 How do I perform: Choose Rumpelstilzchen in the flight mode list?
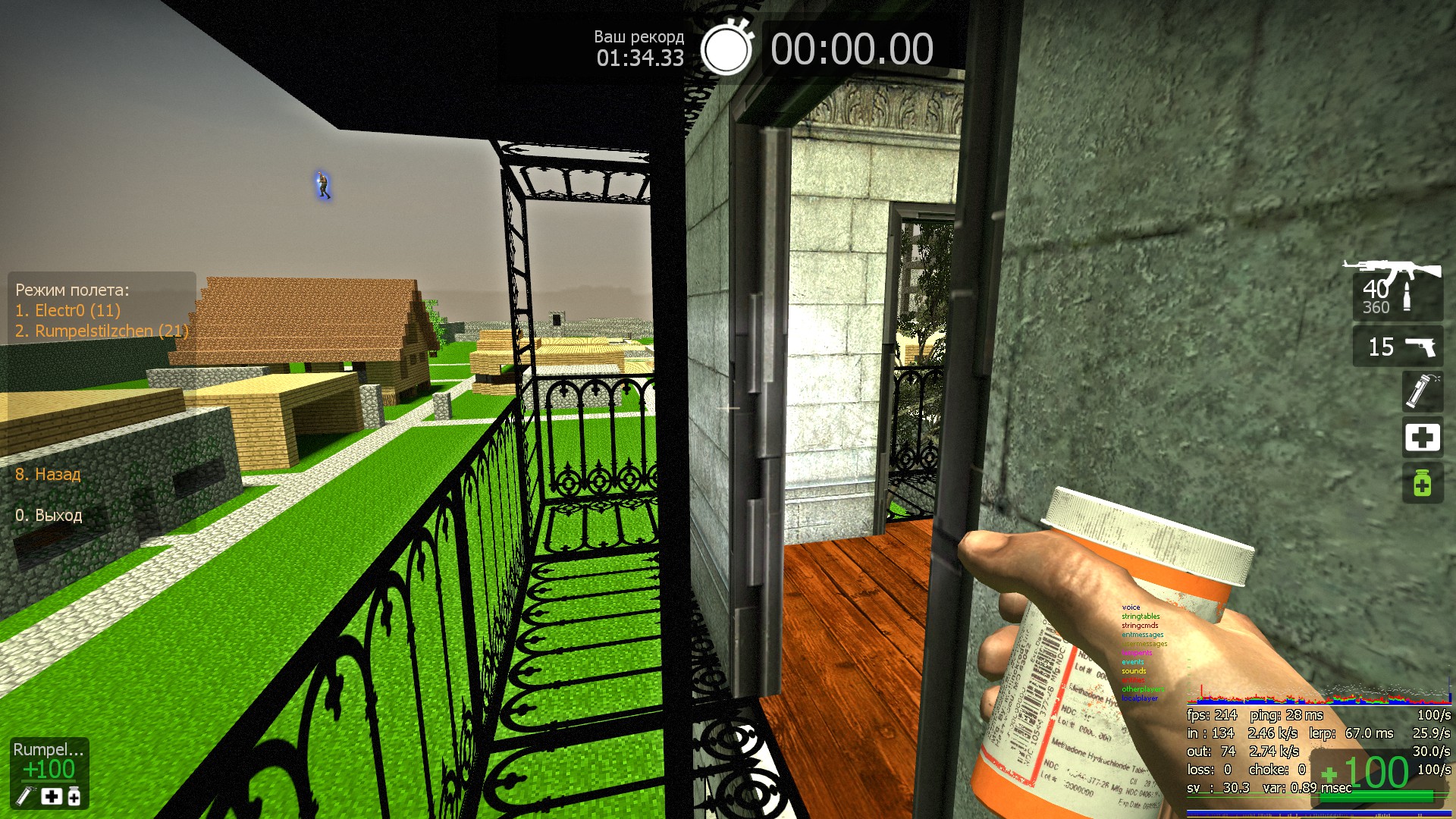point(102,331)
